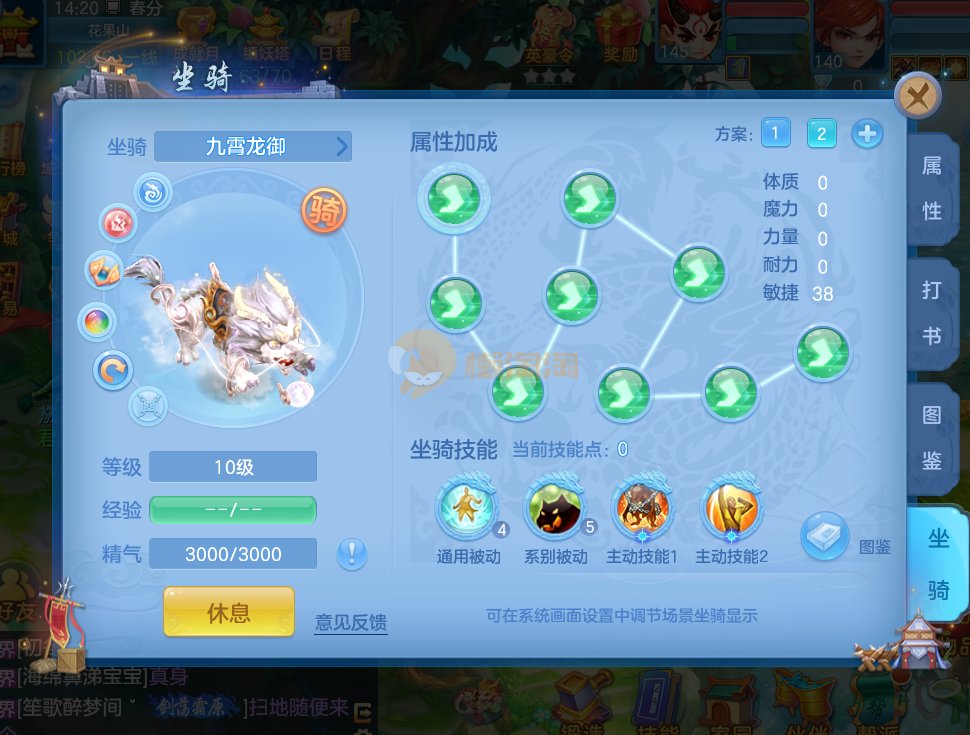Switch to the 属性 tab
This screenshot has height=735, width=970.
coord(931,187)
